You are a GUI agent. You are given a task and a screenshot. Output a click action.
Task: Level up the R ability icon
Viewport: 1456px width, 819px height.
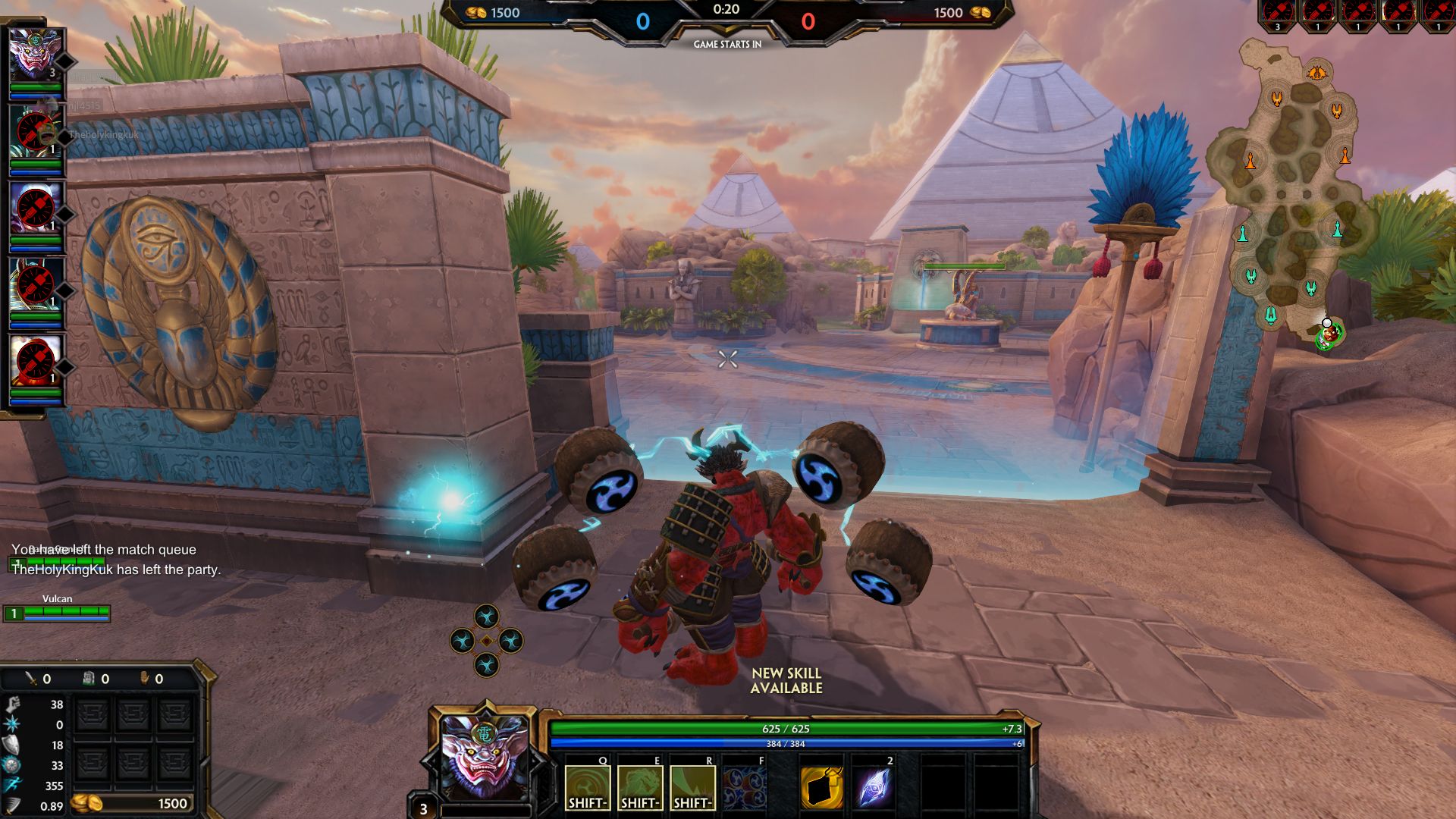692,787
